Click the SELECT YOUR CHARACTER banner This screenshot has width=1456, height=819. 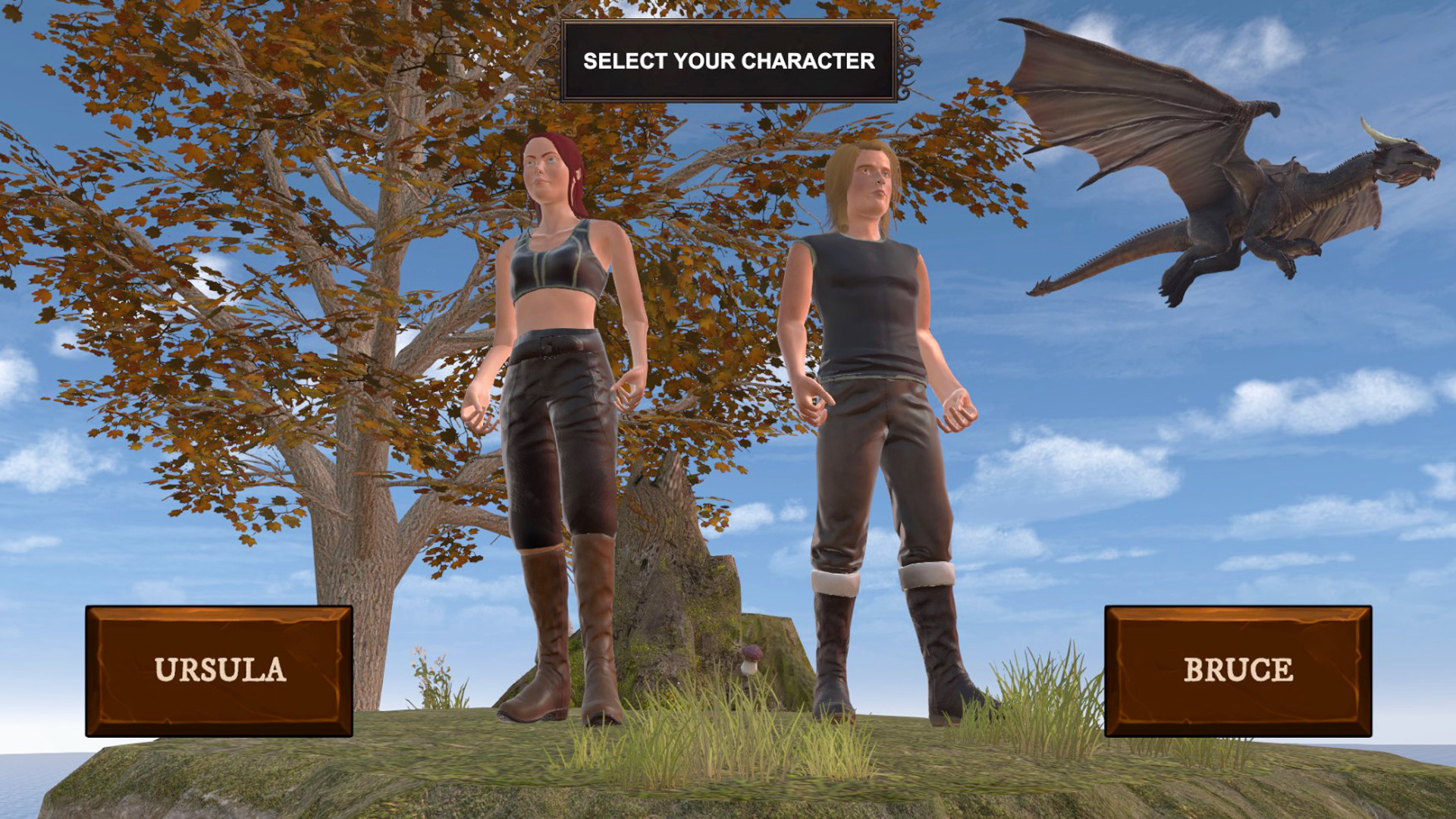point(728,62)
